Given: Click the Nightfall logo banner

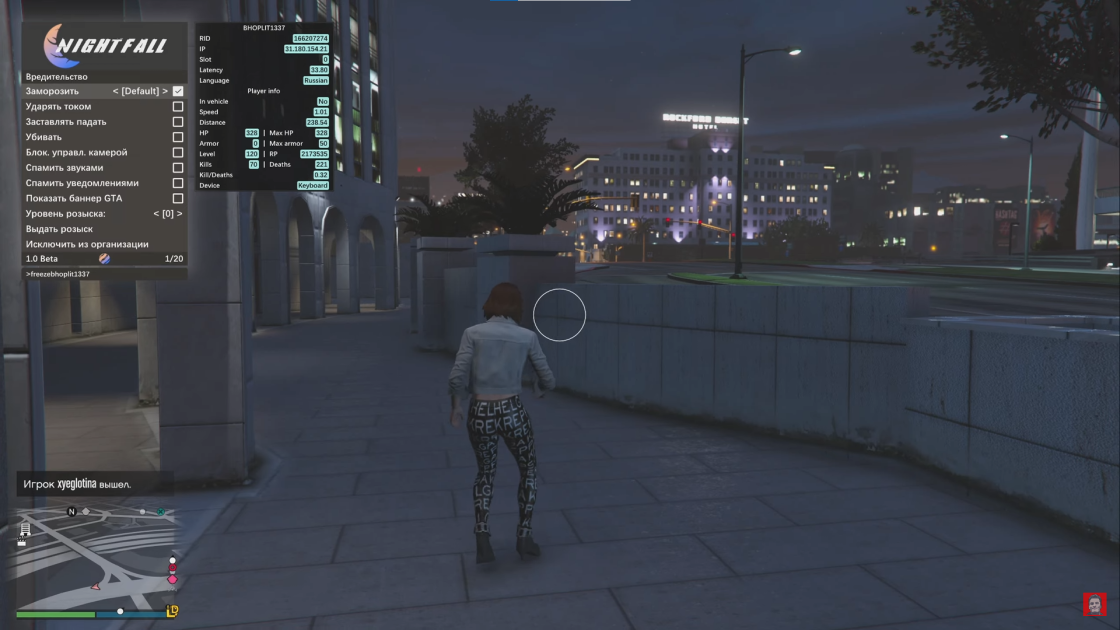Looking at the screenshot, I should (x=104, y=46).
